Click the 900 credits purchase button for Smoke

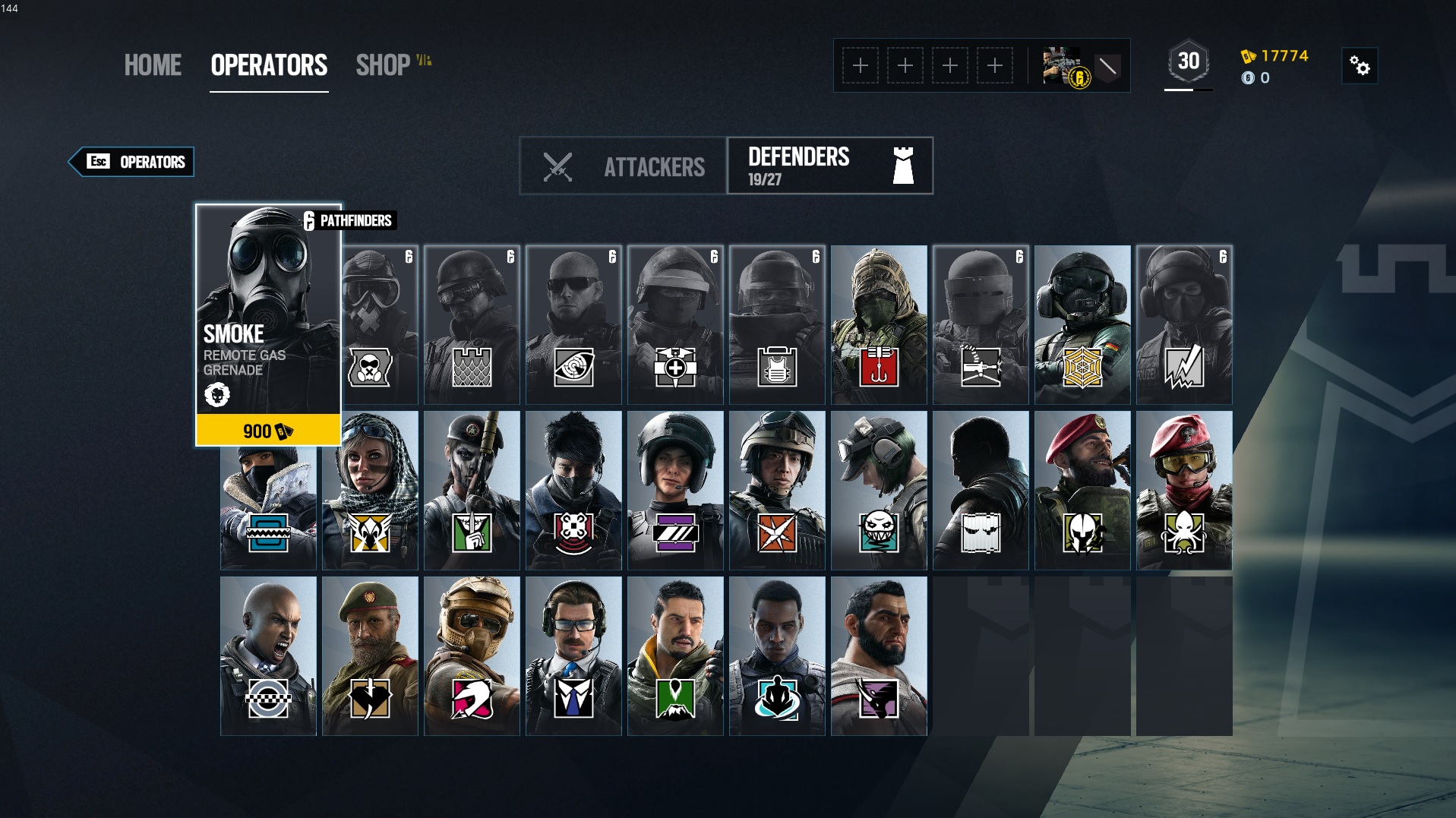coord(268,431)
